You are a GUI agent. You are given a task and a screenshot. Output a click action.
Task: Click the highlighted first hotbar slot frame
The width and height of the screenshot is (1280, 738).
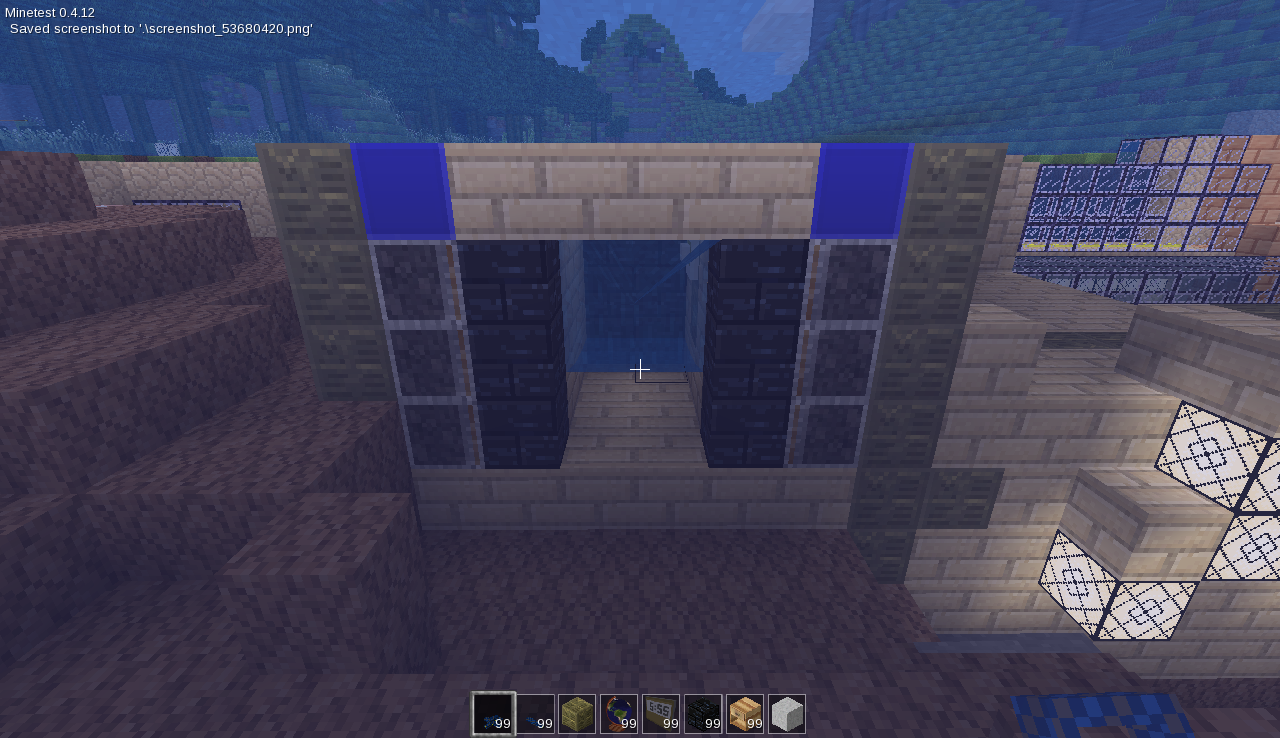pos(492,712)
